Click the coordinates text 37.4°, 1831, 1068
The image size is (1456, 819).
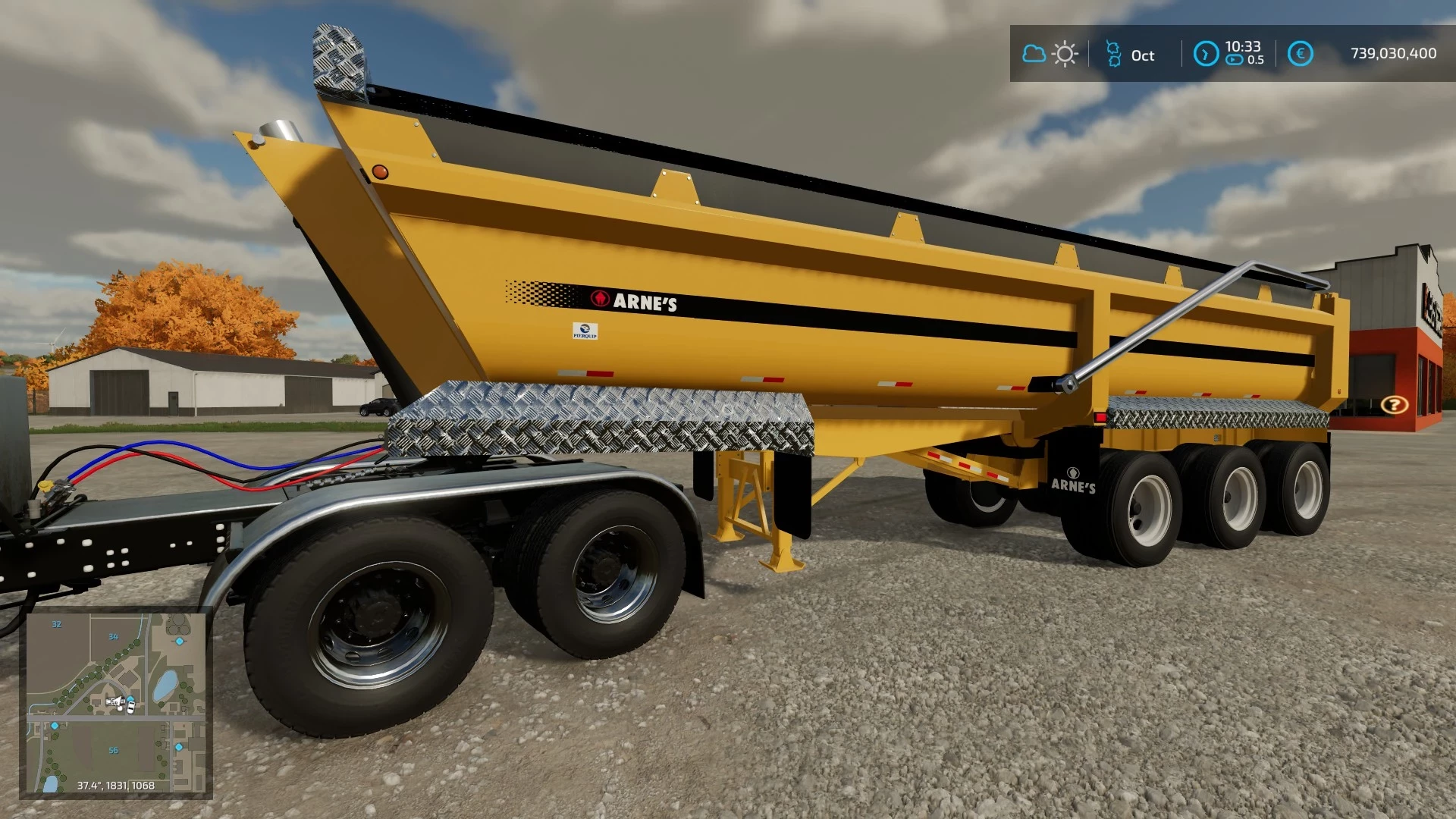116,785
